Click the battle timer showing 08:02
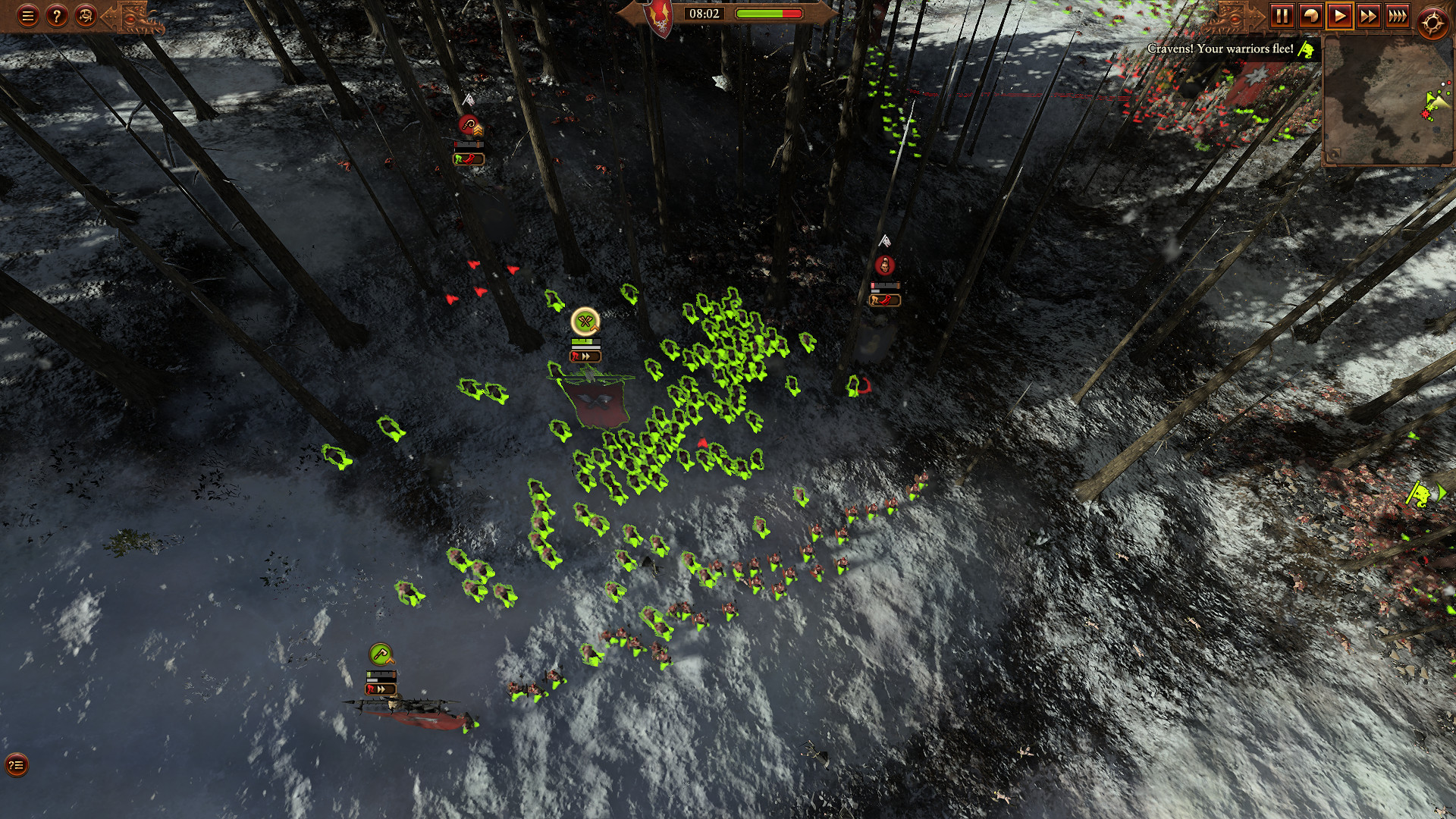 (x=705, y=12)
